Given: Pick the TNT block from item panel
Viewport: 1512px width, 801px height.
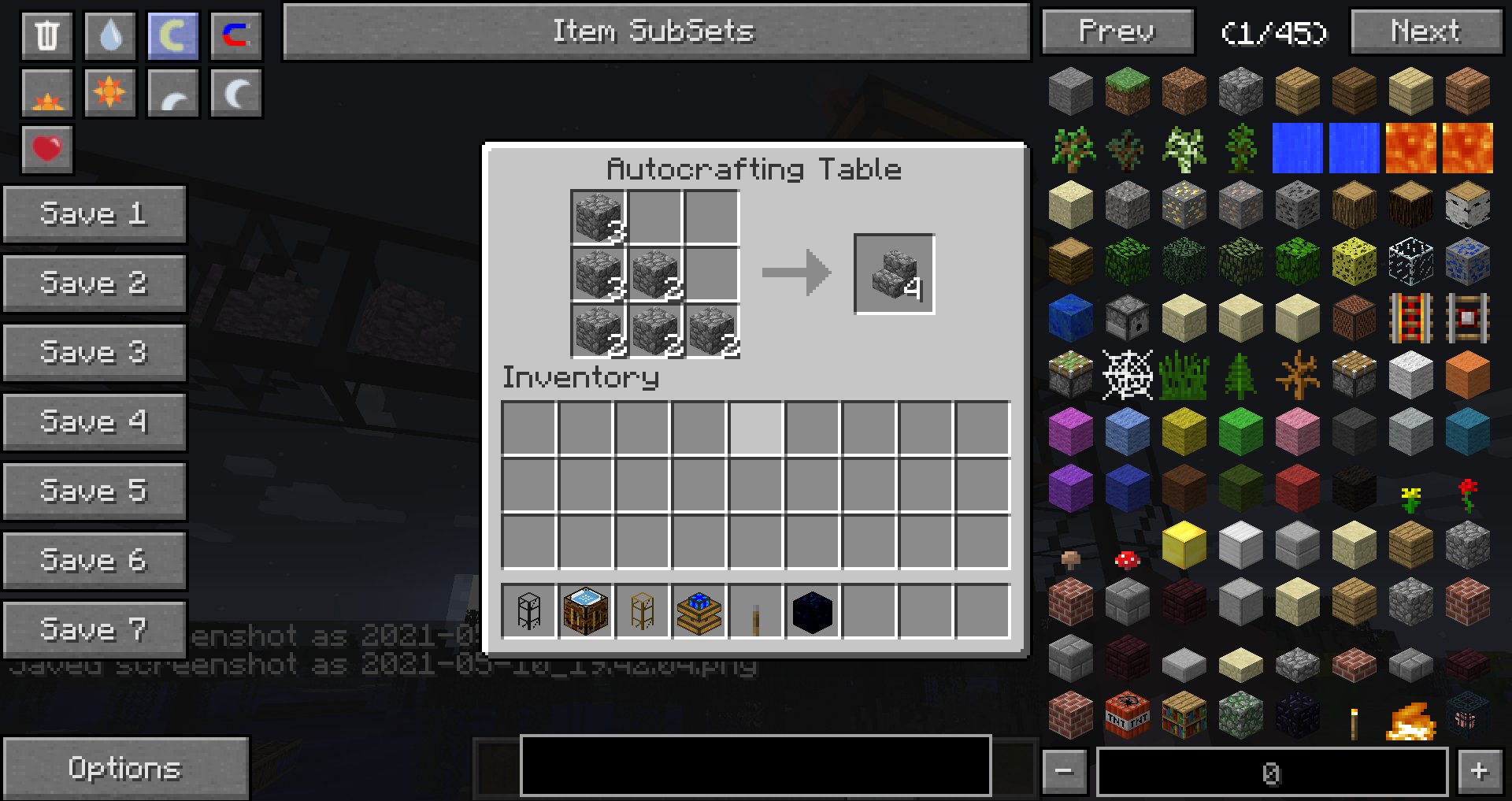Looking at the screenshot, I should [x=1127, y=716].
